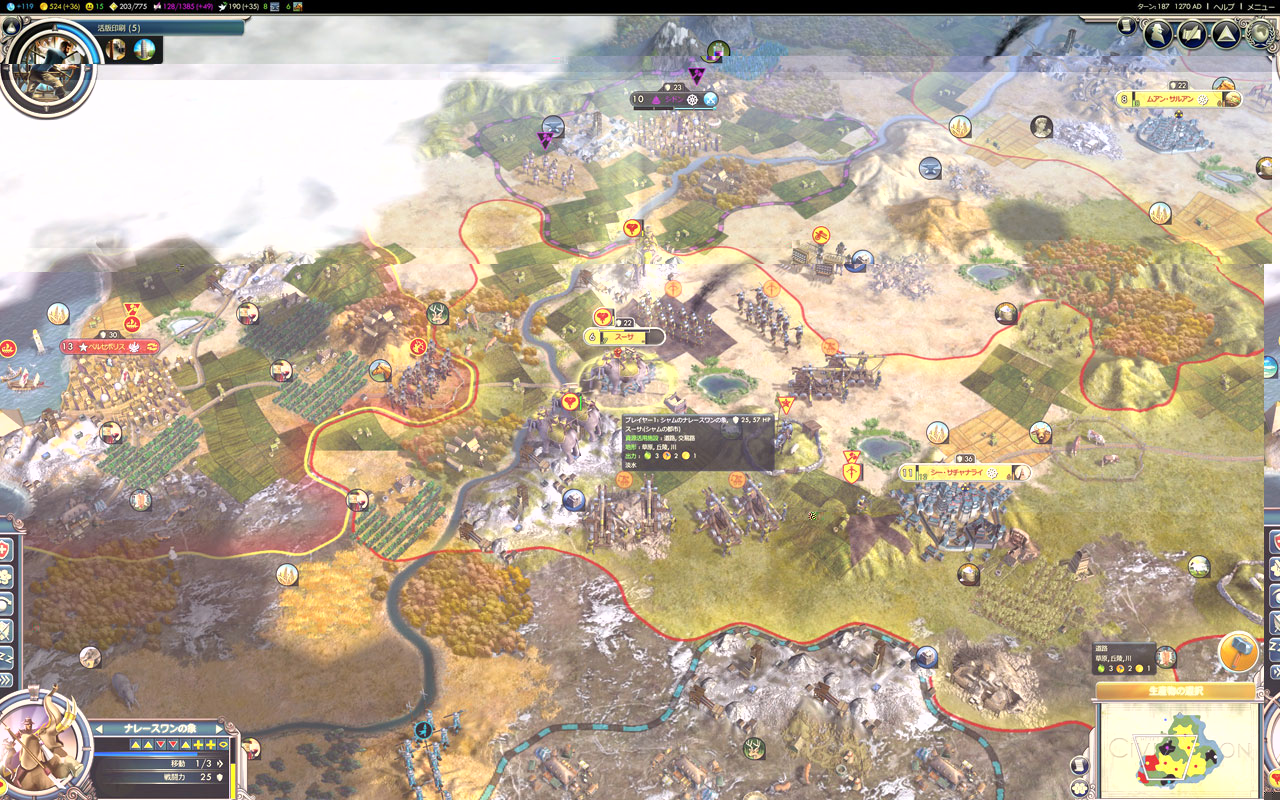The height and width of the screenshot is (800, 1280).
Task: Open the advisors panel with the bust icon
Action: click(1158, 35)
